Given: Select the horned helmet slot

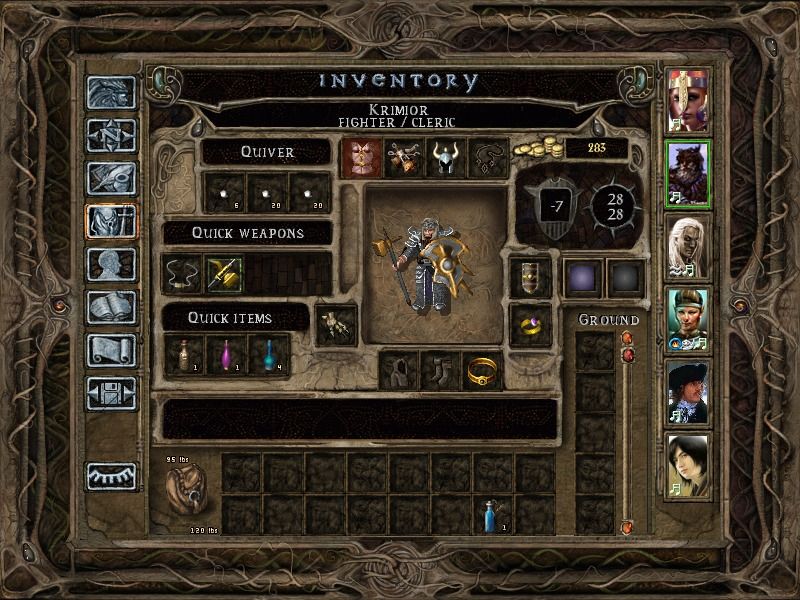Looking at the screenshot, I should [x=443, y=157].
